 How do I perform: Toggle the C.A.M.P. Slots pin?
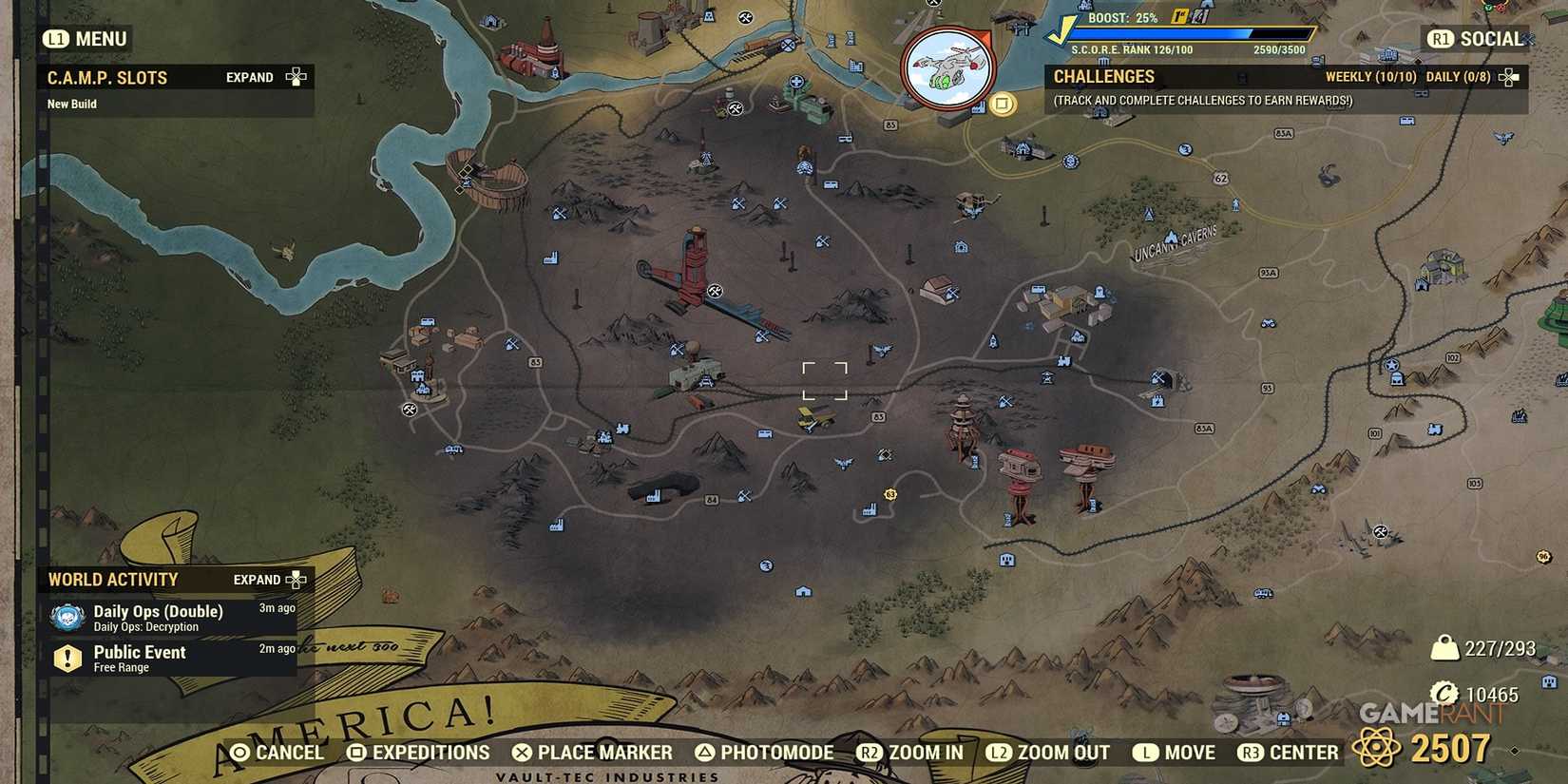click(x=296, y=76)
